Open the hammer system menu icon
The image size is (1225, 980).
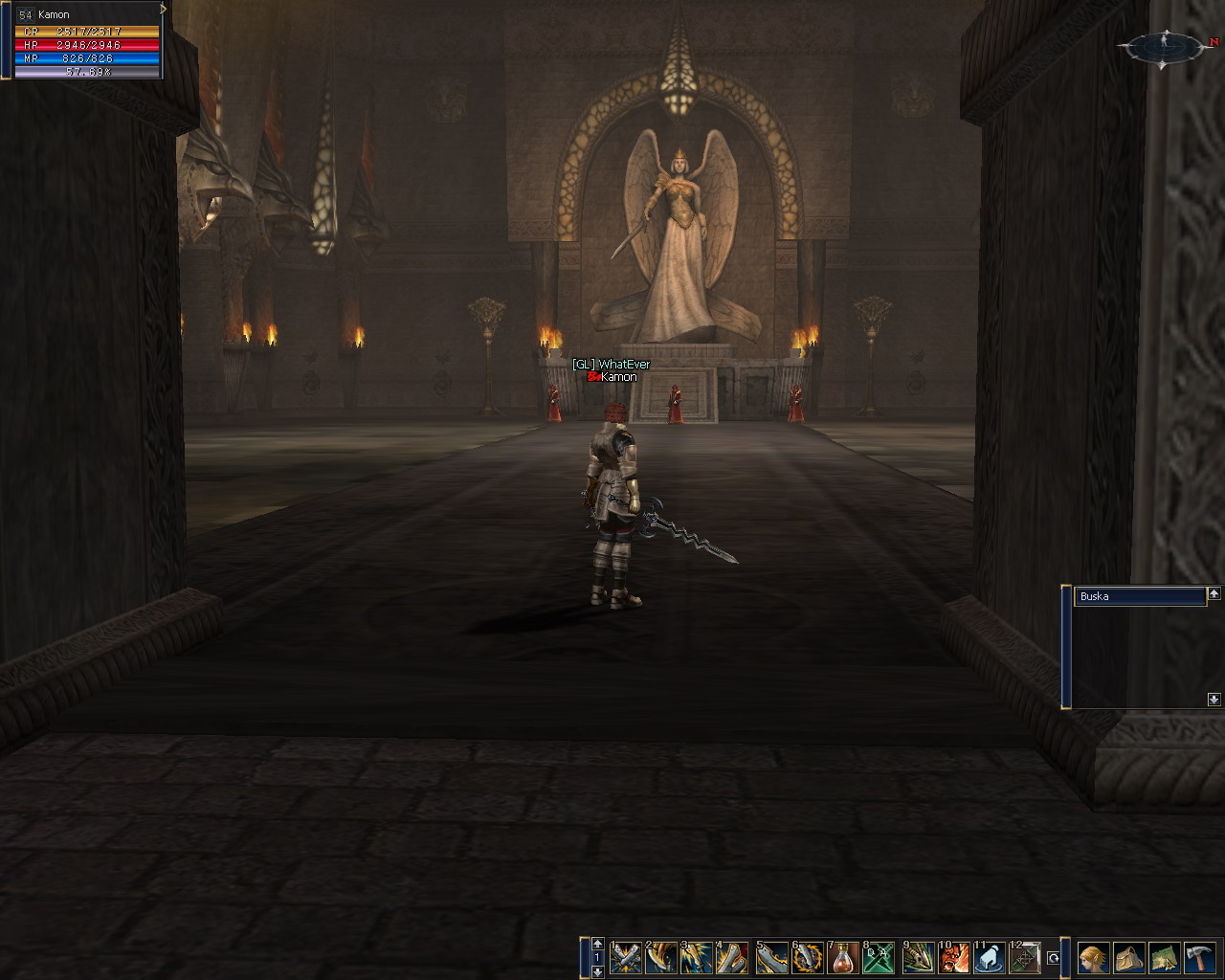pyautogui.click(x=1200, y=957)
